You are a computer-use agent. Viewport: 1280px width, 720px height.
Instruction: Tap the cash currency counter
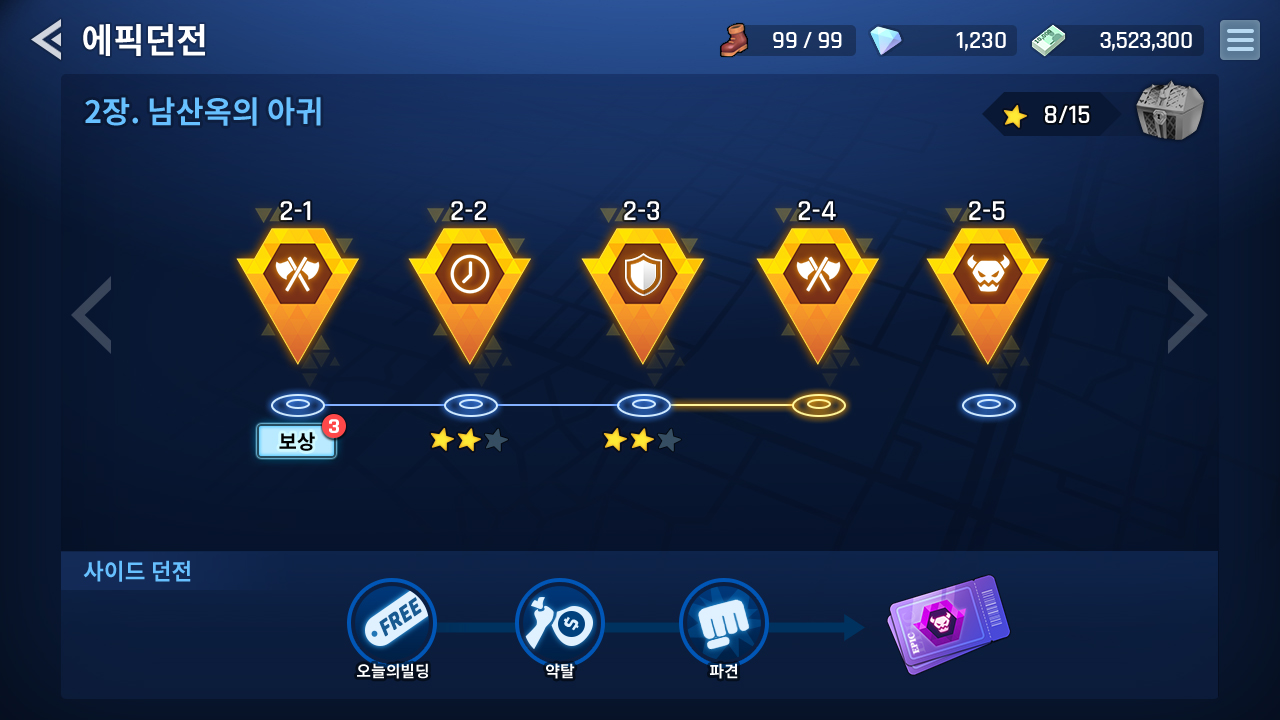pyautogui.click(x=1118, y=41)
